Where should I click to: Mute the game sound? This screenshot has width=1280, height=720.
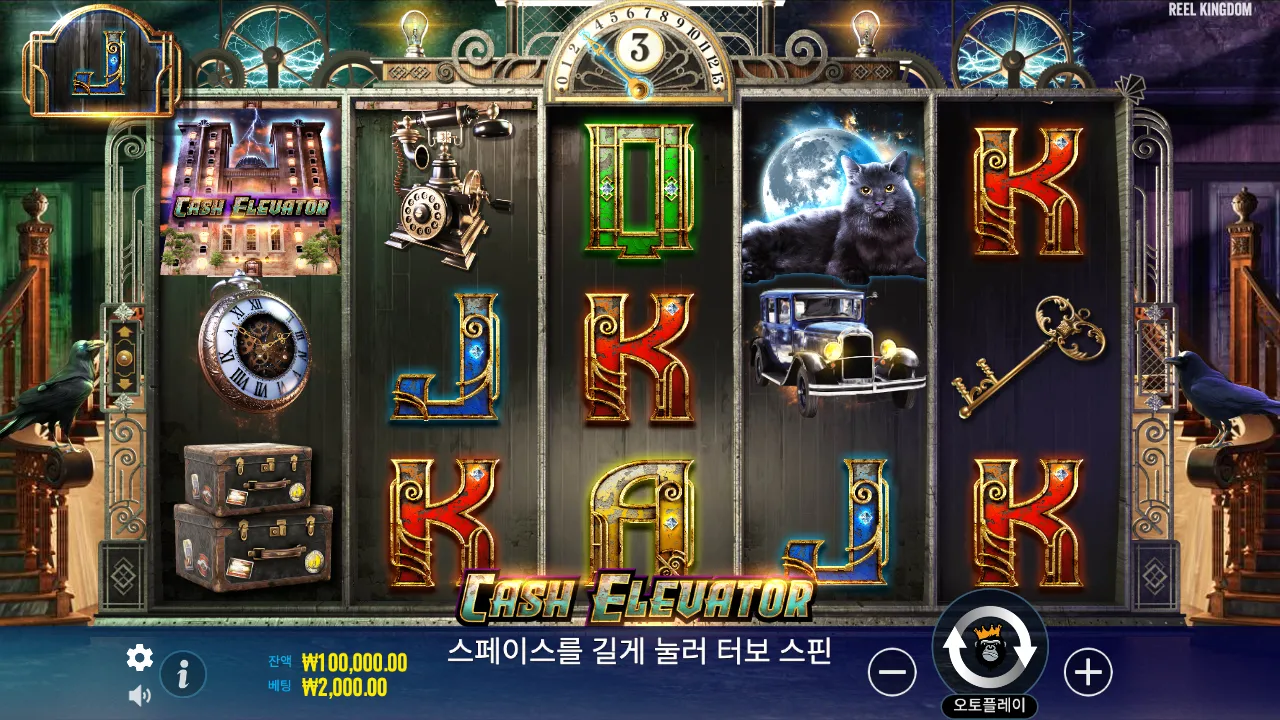pos(140,694)
